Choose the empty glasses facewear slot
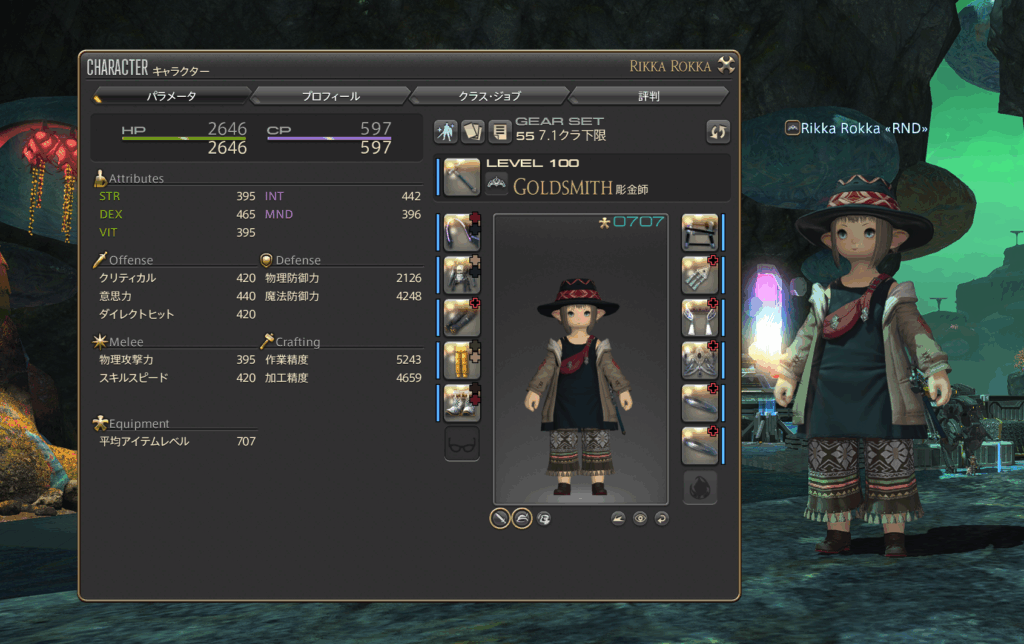Image resolution: width=1024 pixels, height=644 pixels. [462, 444]
